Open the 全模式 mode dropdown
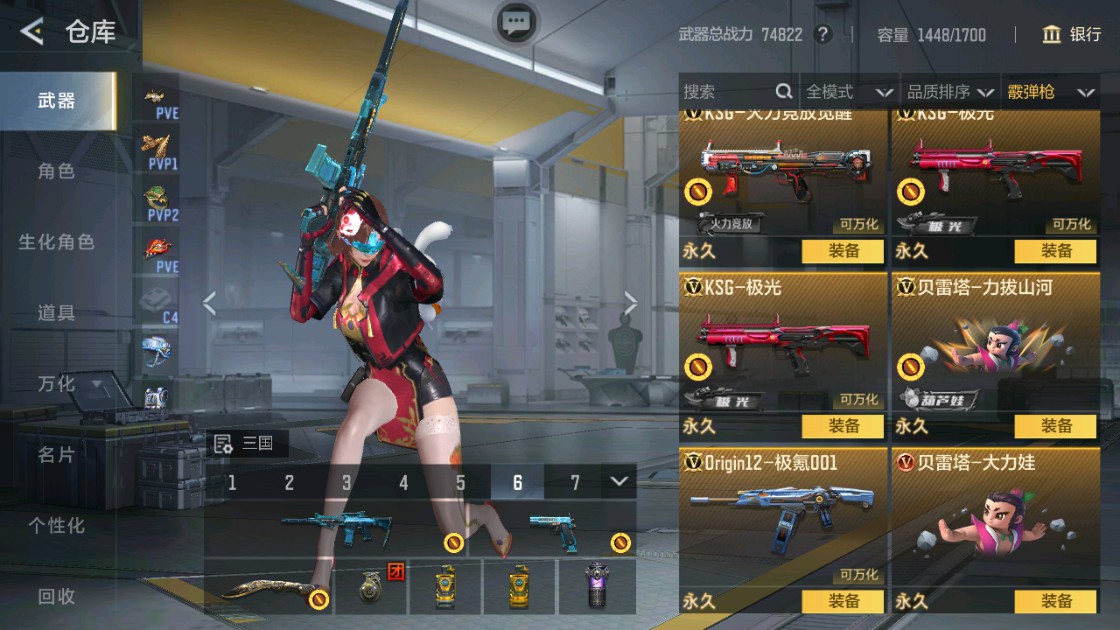 coord(849,92)
